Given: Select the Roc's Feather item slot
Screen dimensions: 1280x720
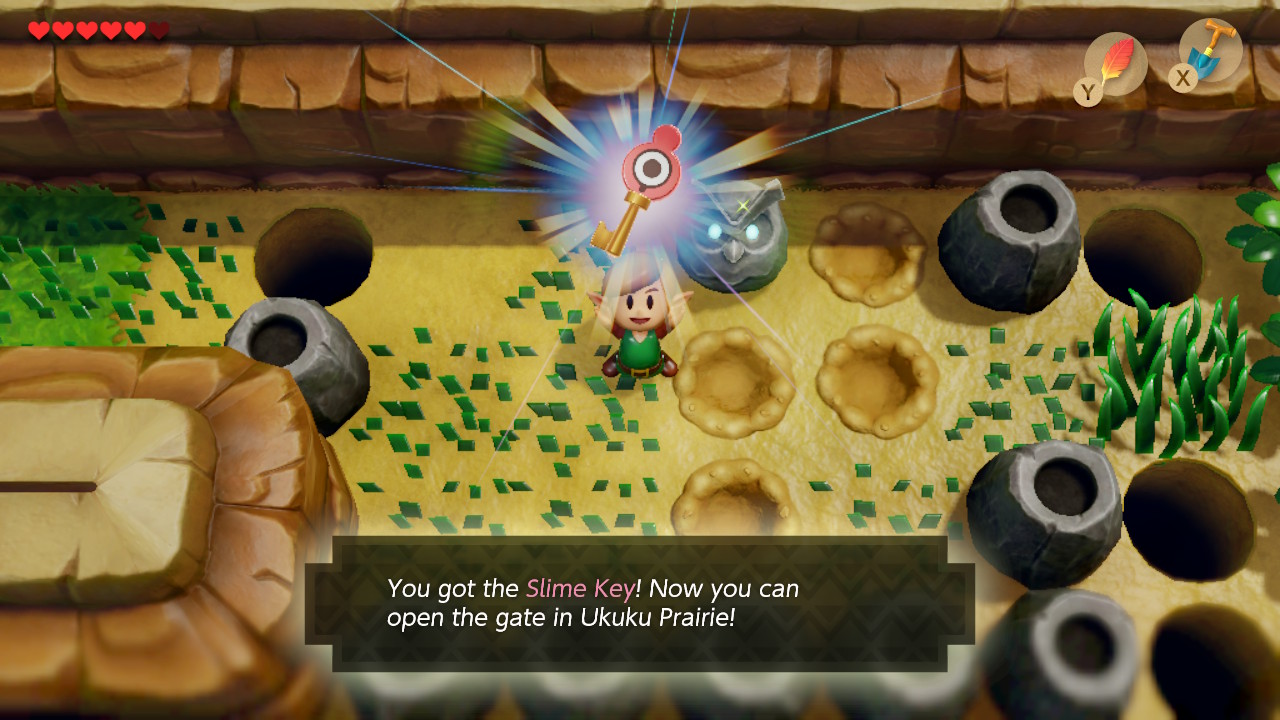Looking at the screenshot, I should (x=1114, y=64).
